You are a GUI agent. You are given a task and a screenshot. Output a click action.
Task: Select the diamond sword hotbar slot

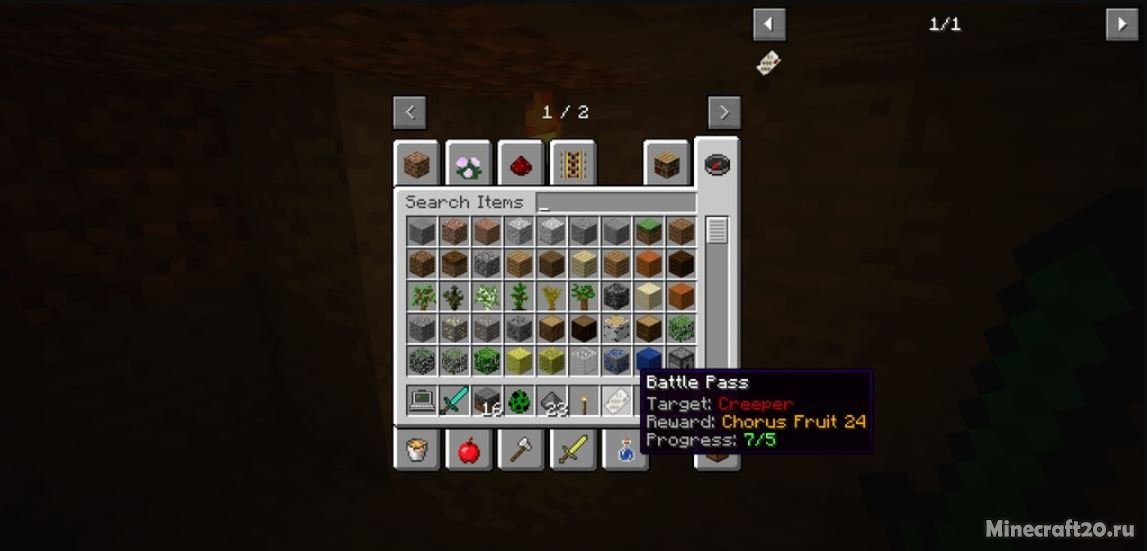[x=454, y=401]
